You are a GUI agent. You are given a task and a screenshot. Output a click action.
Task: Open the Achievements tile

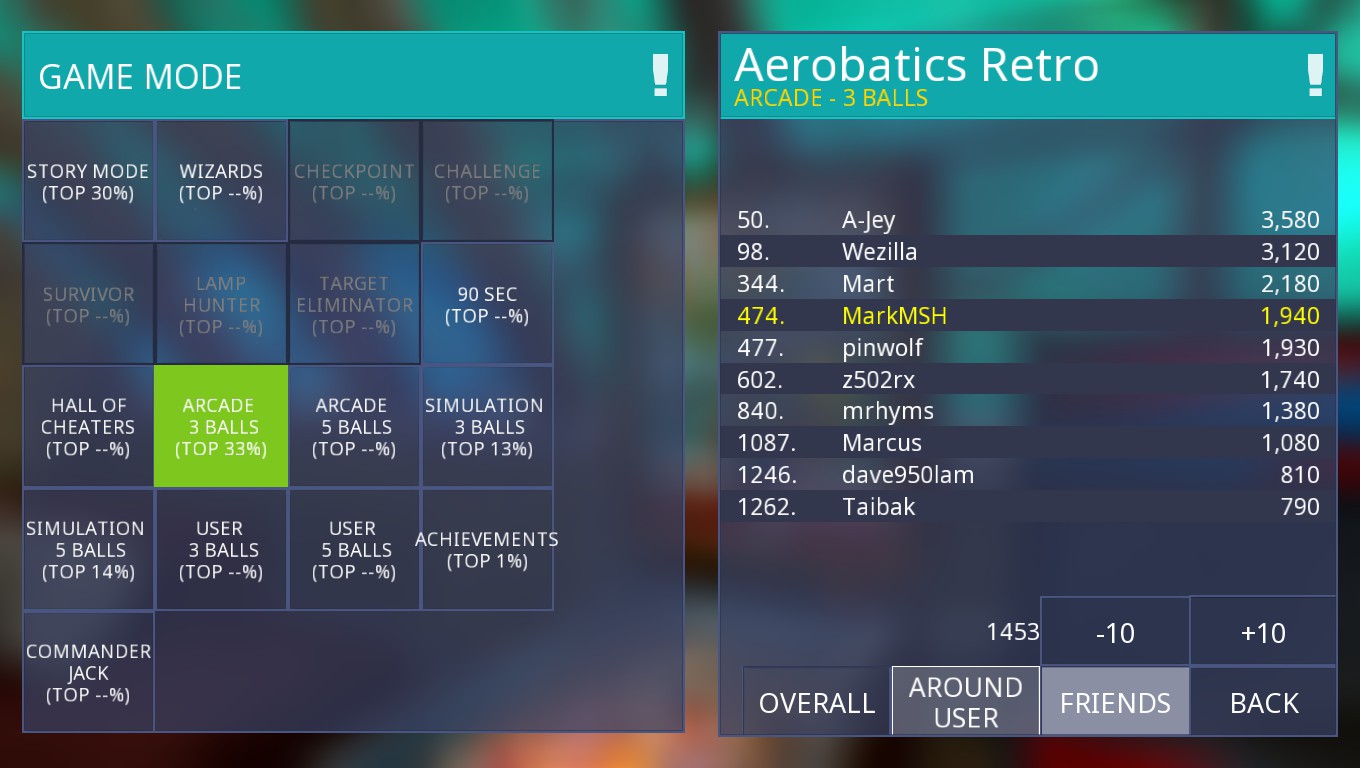[x=487, y=550]
